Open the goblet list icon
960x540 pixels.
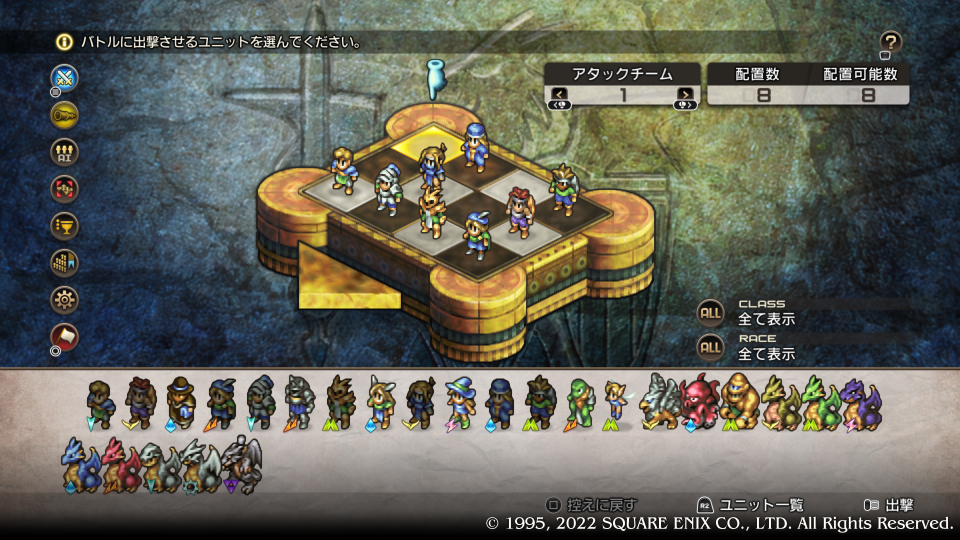pyautogui.click(x=65, y=225)
